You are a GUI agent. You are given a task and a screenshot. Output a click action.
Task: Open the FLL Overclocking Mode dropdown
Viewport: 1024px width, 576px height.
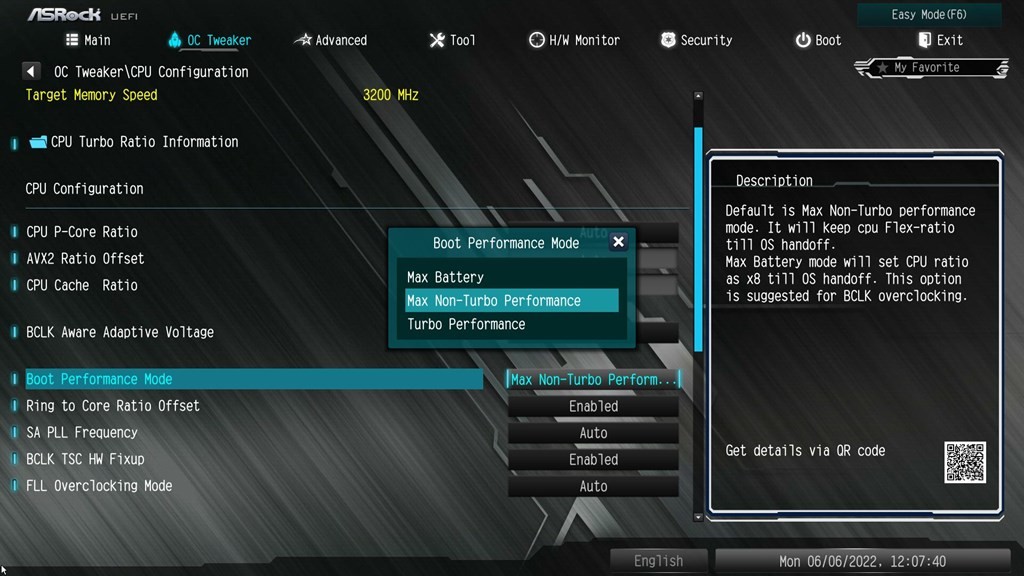tap(593, 487)
